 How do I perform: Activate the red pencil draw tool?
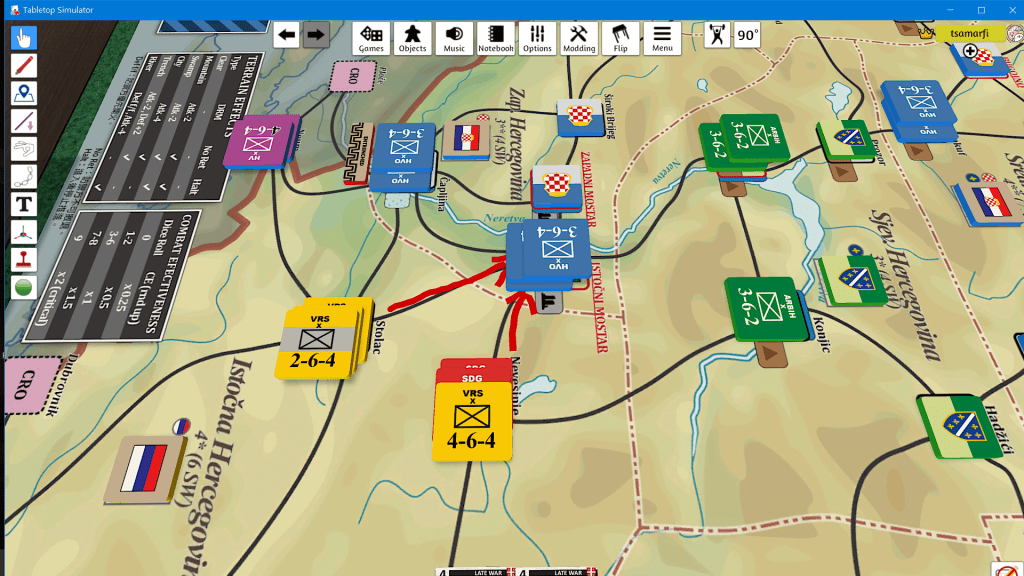23,66
